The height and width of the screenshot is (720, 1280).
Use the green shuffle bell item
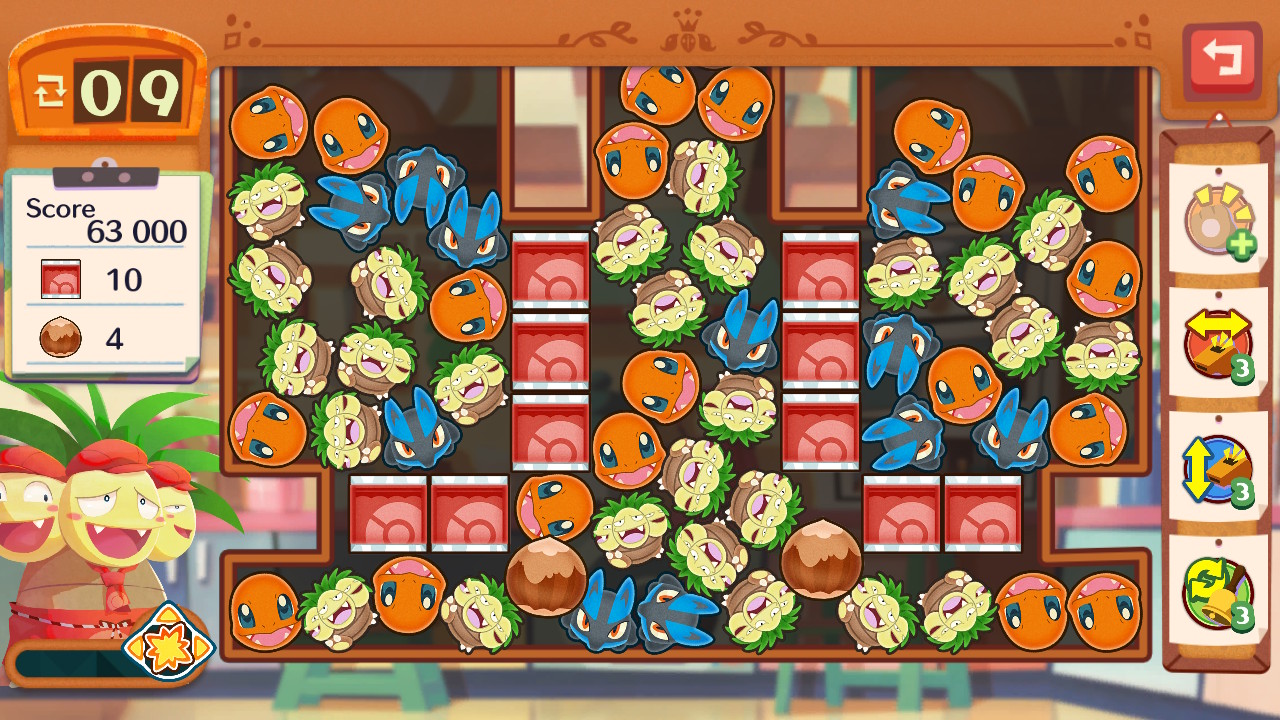point(1217,592)
